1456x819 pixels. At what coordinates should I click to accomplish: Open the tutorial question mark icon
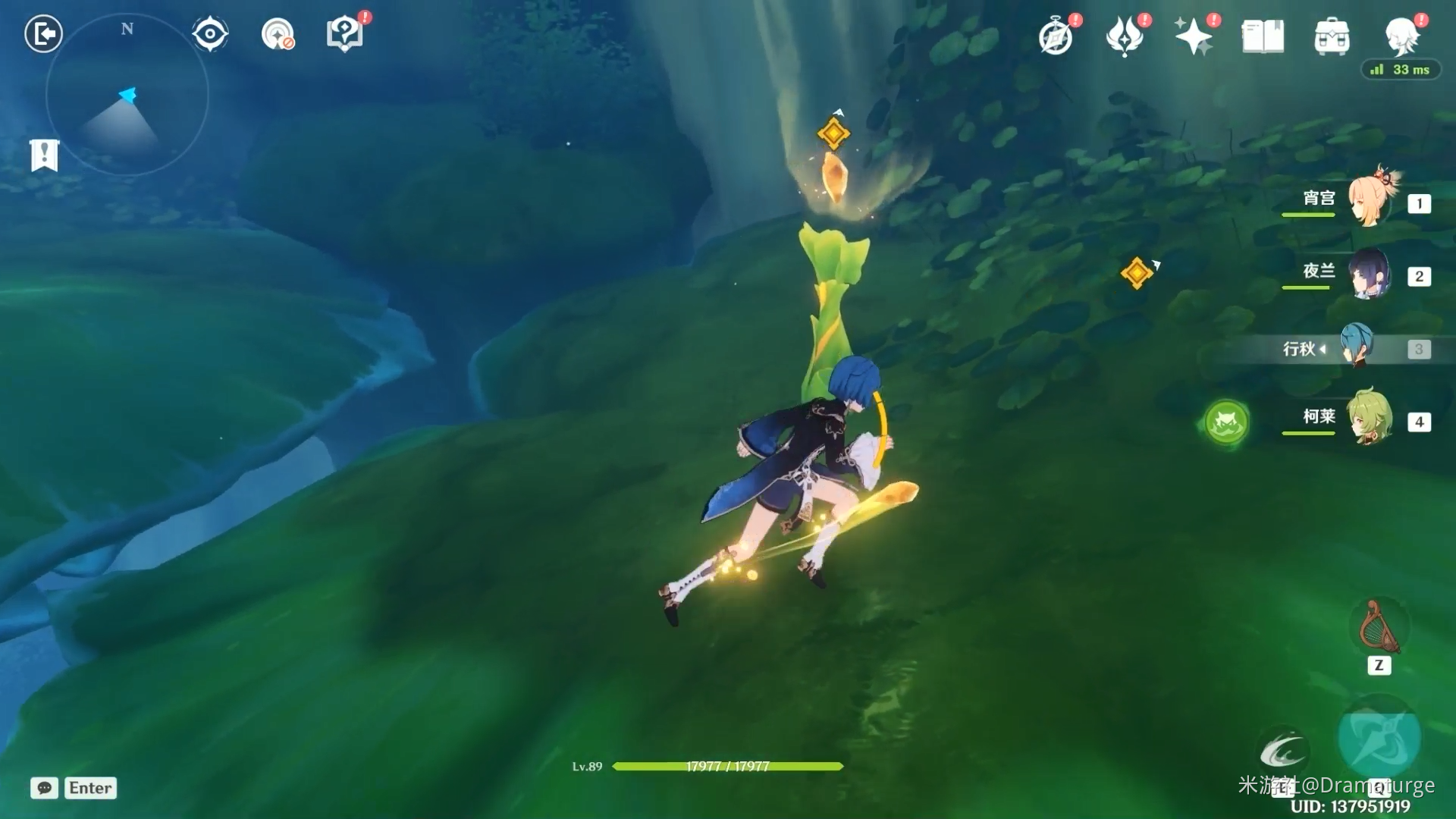[345, 34]
